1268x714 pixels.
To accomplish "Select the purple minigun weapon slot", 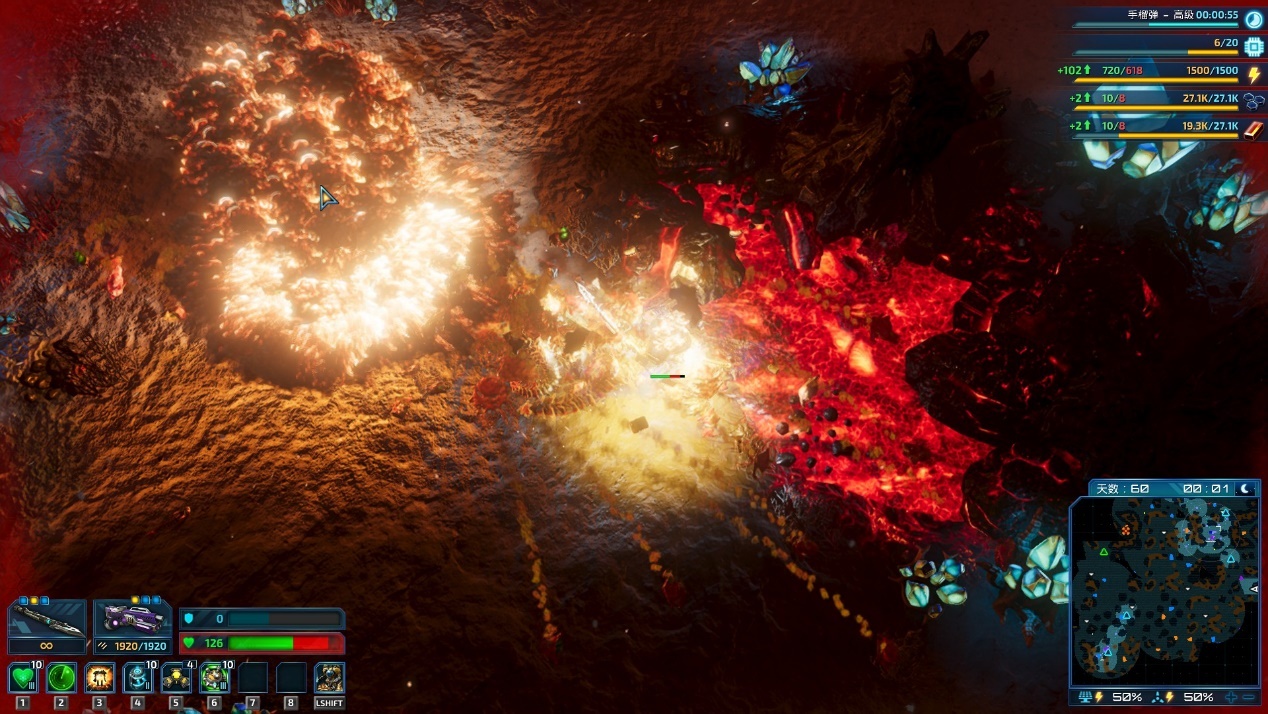I will pos(132,621).
